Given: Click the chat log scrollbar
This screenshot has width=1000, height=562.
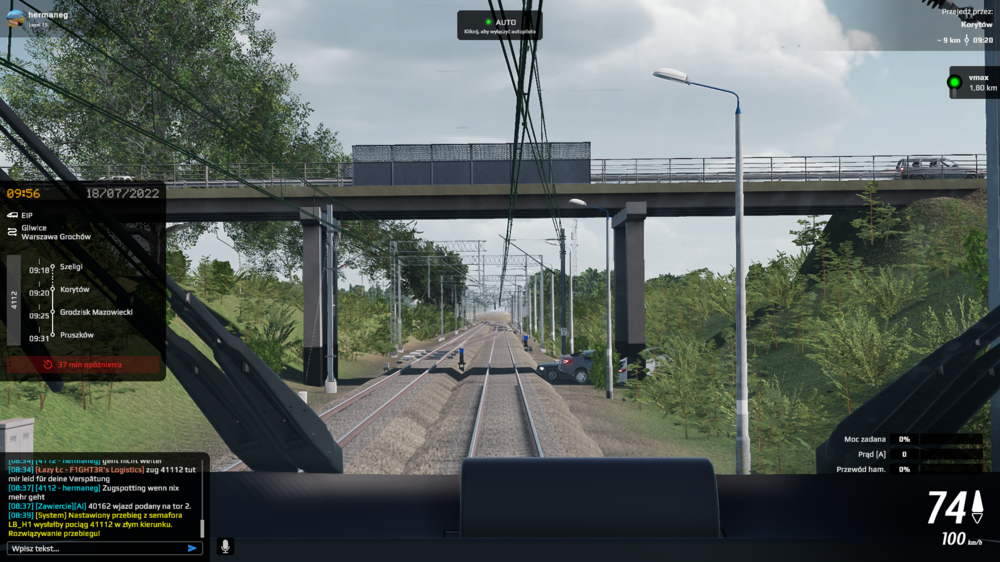Looking at the screenshot, I should (x=202, y=527).
